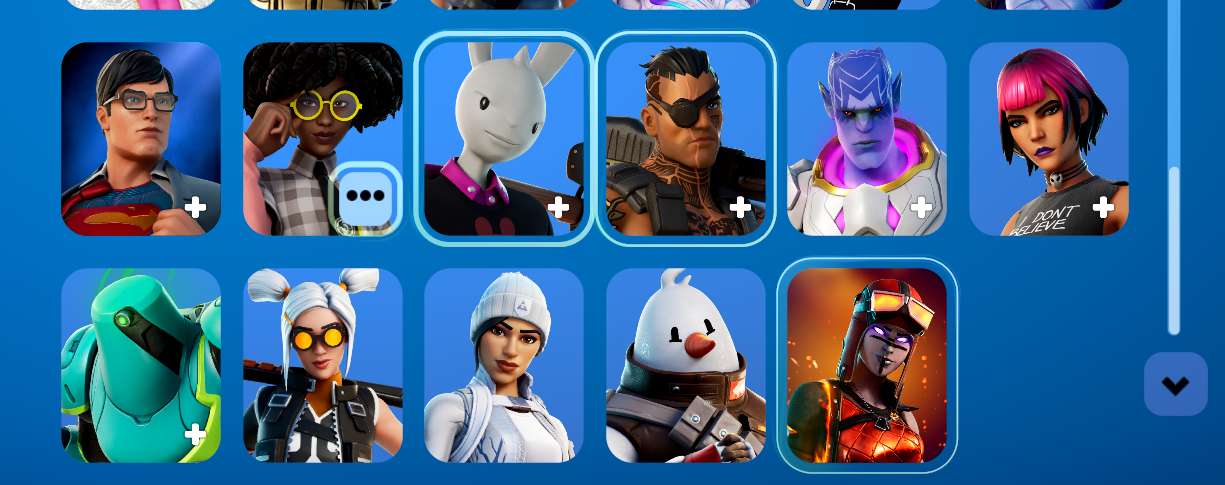Select the purple-skinned white armor outfit

(x=866, y=138)
